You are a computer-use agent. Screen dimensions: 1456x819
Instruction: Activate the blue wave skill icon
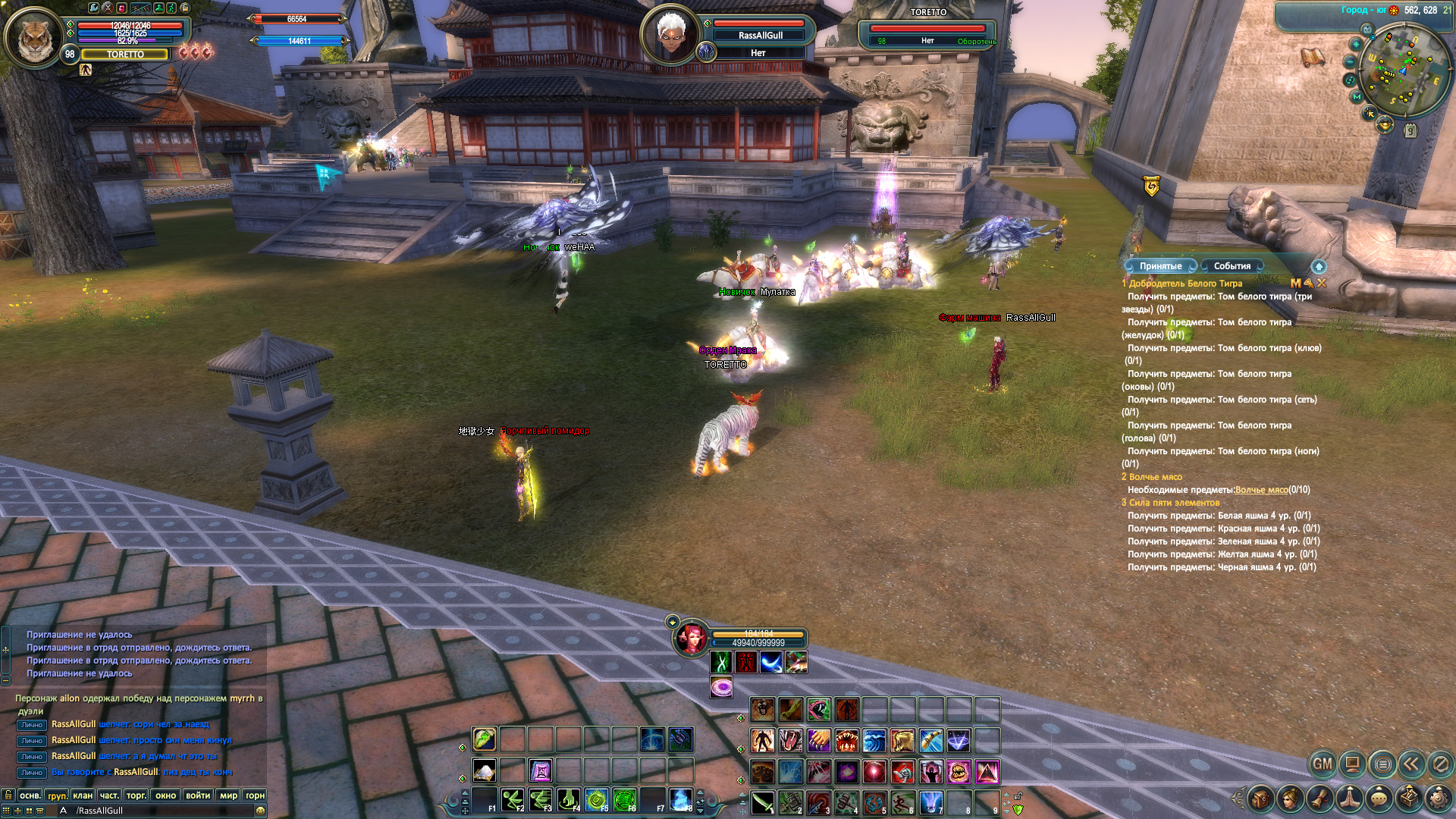click(874, 740)
